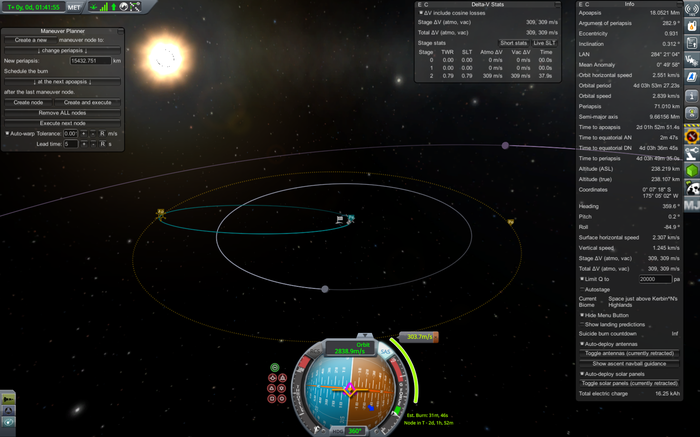Image resolution: width=700 pixels, height=437 pixels.
Task: Toggle the Auto-warp checkbox
Action: tap(8, 133)
